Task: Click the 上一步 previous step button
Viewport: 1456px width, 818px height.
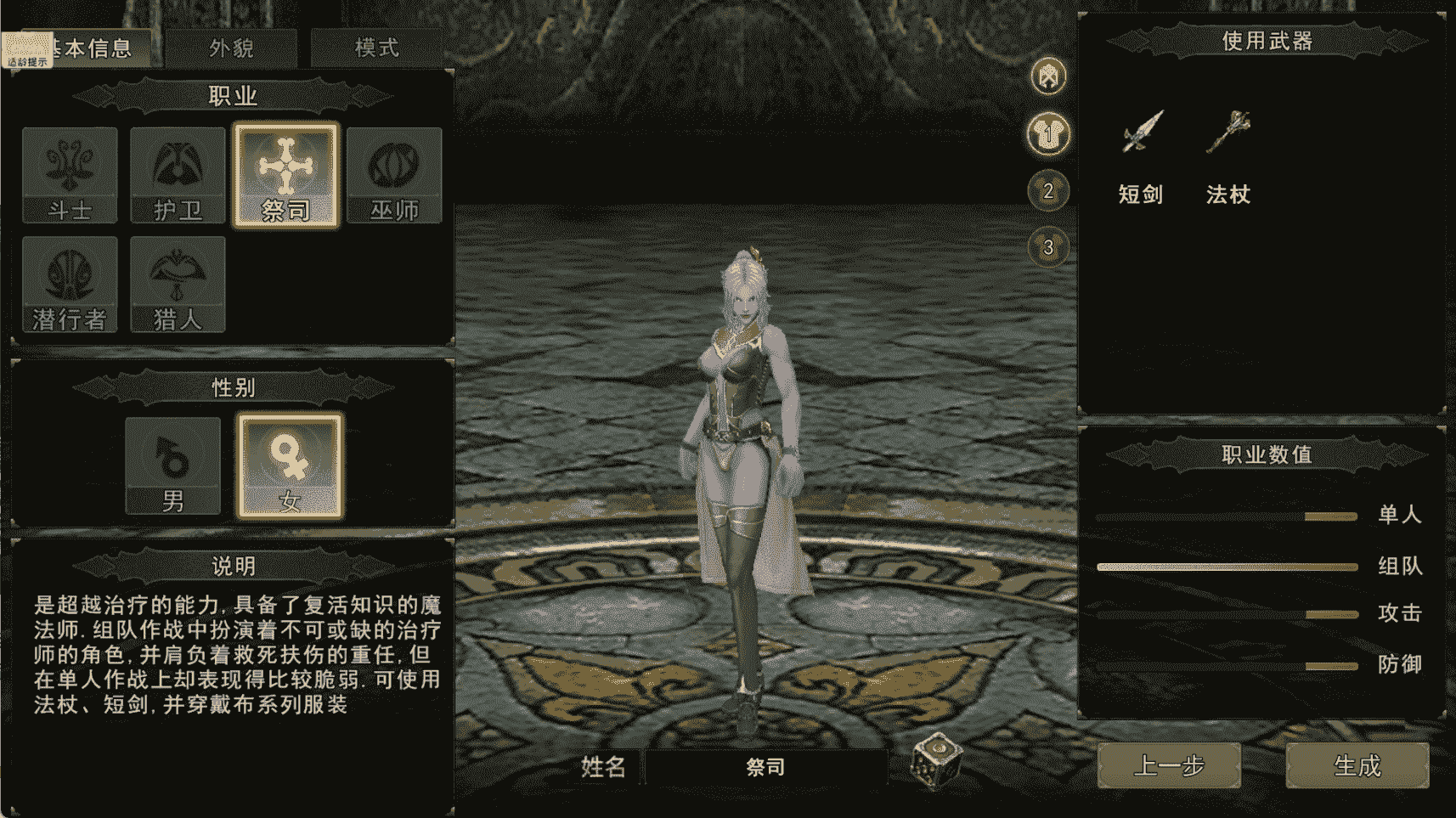Action: click(x=1170, y=764)
